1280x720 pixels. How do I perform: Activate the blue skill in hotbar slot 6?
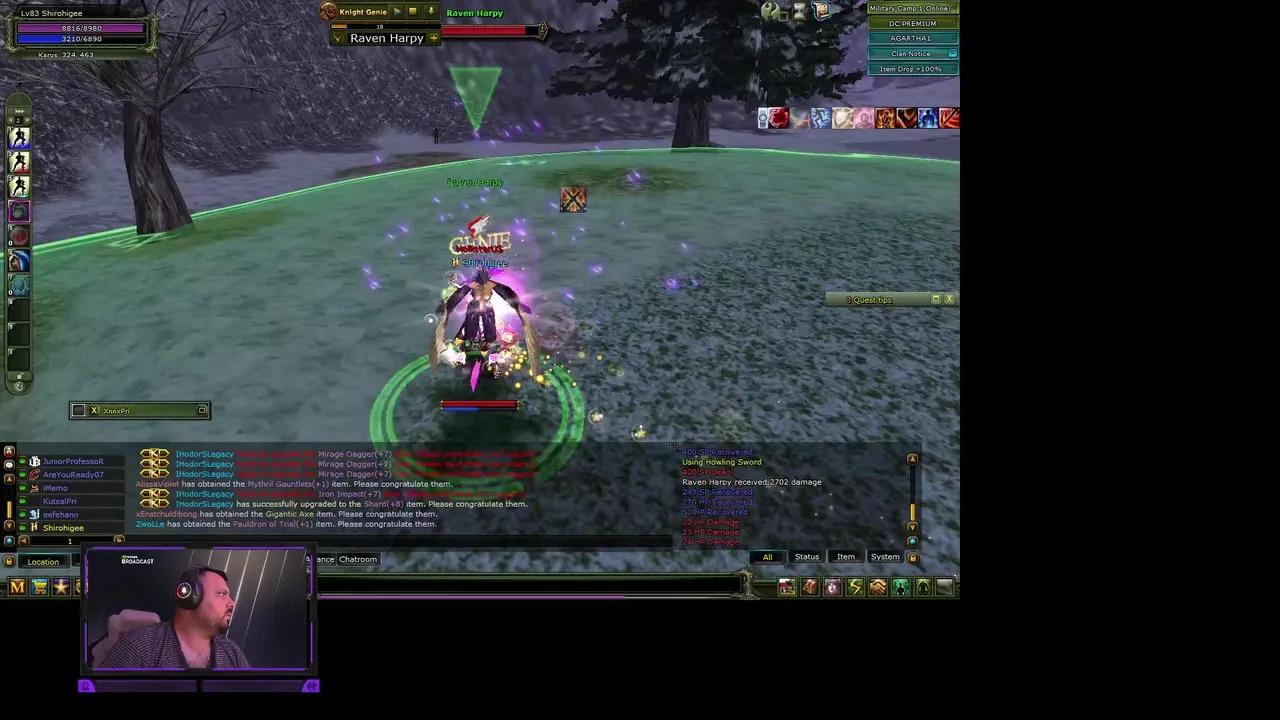[20, 260]
